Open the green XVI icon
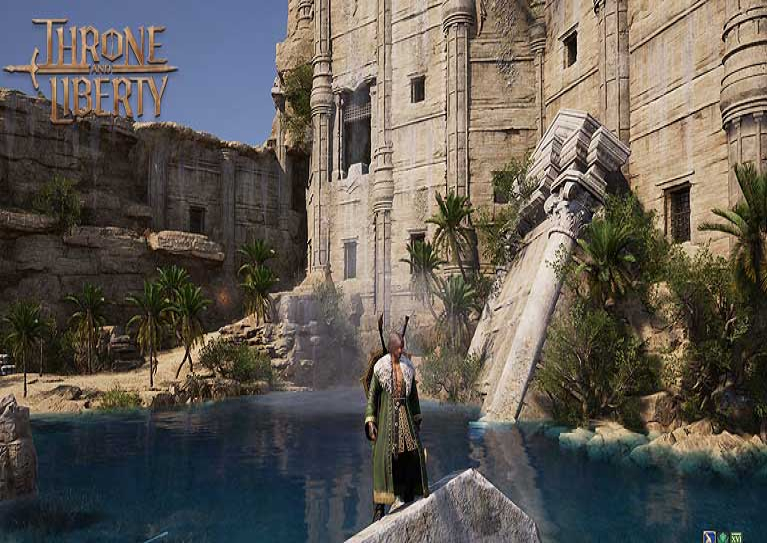 tap(736, 536)
